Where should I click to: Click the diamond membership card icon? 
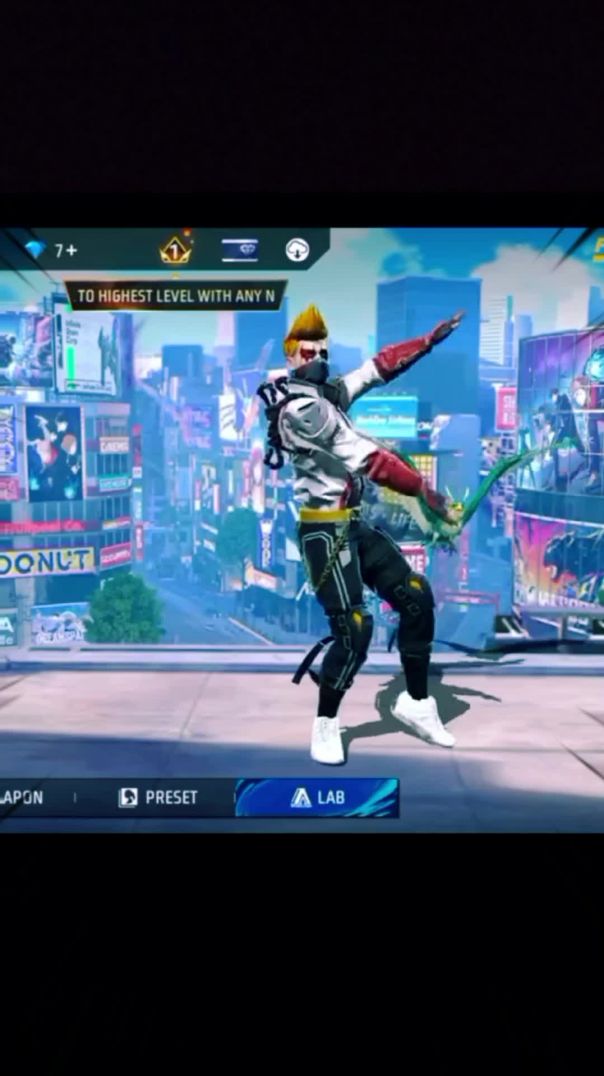tap(240, 251)
